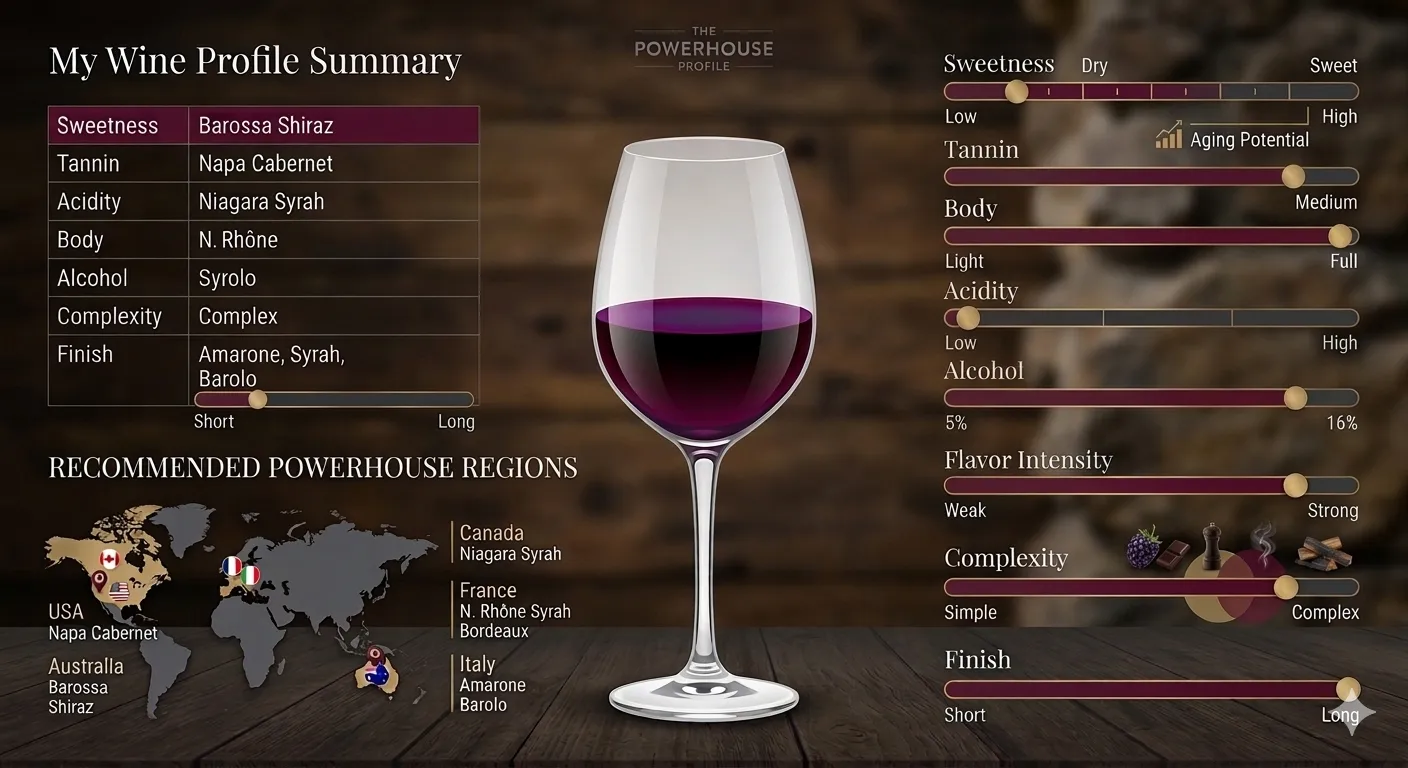Choose the Italy flag on the map
This screenshot has height=768, width=1408.
250,575
